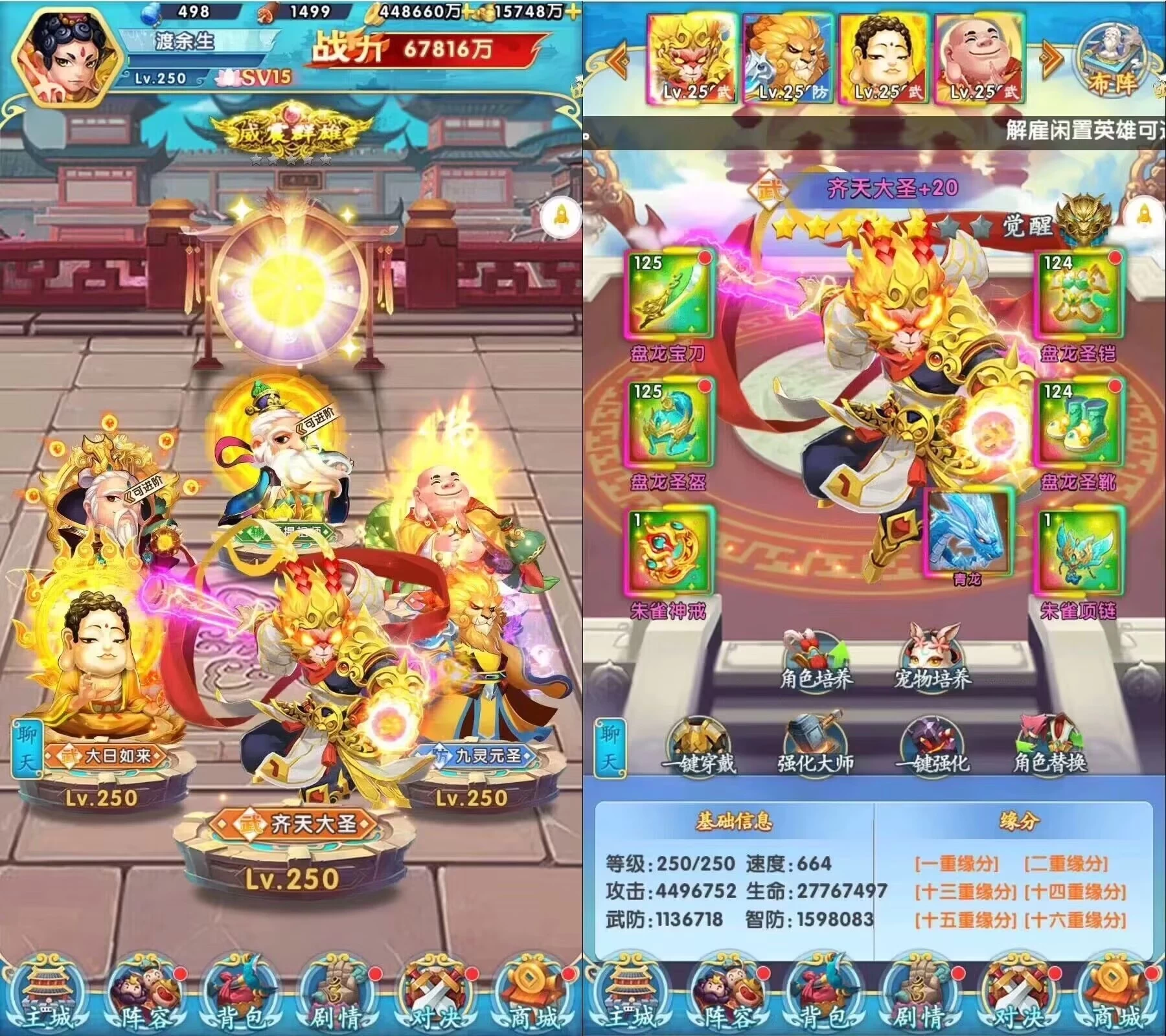1166x1036 pixels.
Task: Select the 盘龙宝刀 weapon slot
Action: click(x=670, y=293)
